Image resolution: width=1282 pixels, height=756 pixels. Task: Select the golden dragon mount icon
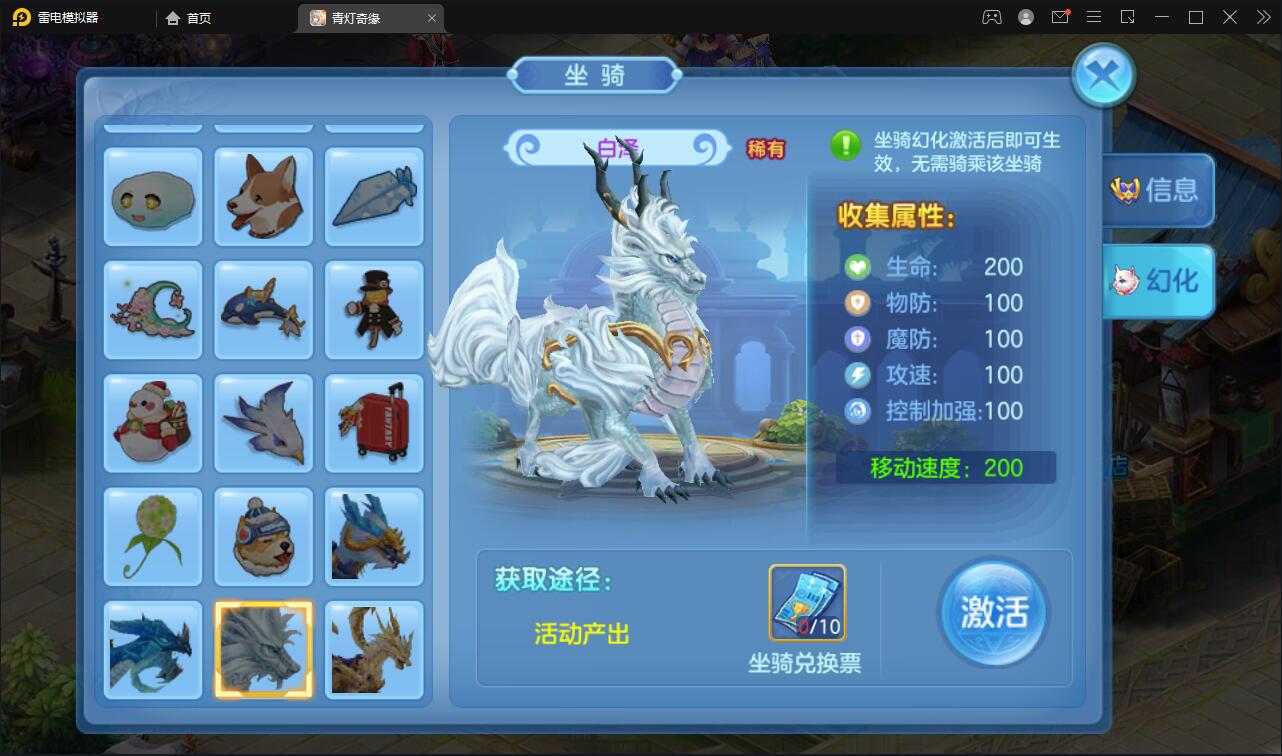click(x=374, y=650)
